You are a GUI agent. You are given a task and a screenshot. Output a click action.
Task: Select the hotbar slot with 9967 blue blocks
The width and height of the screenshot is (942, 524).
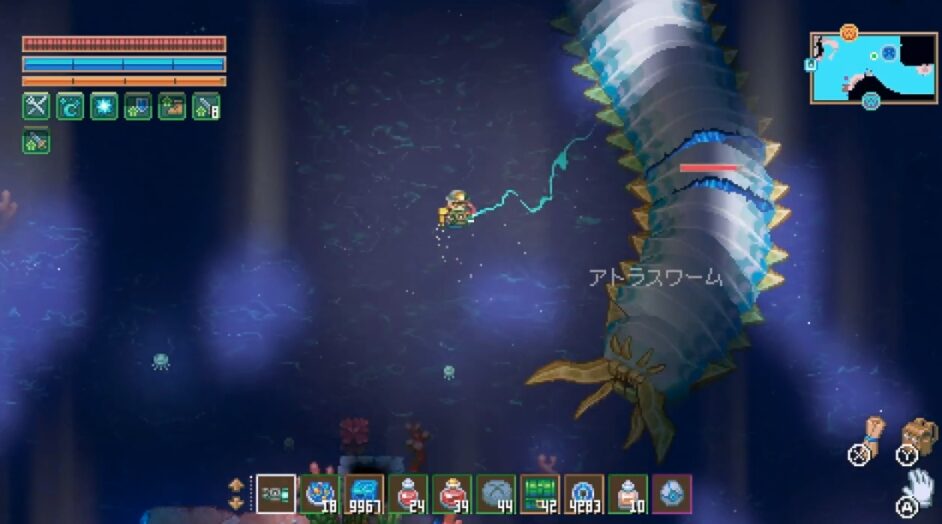click(x=364, y=493)
